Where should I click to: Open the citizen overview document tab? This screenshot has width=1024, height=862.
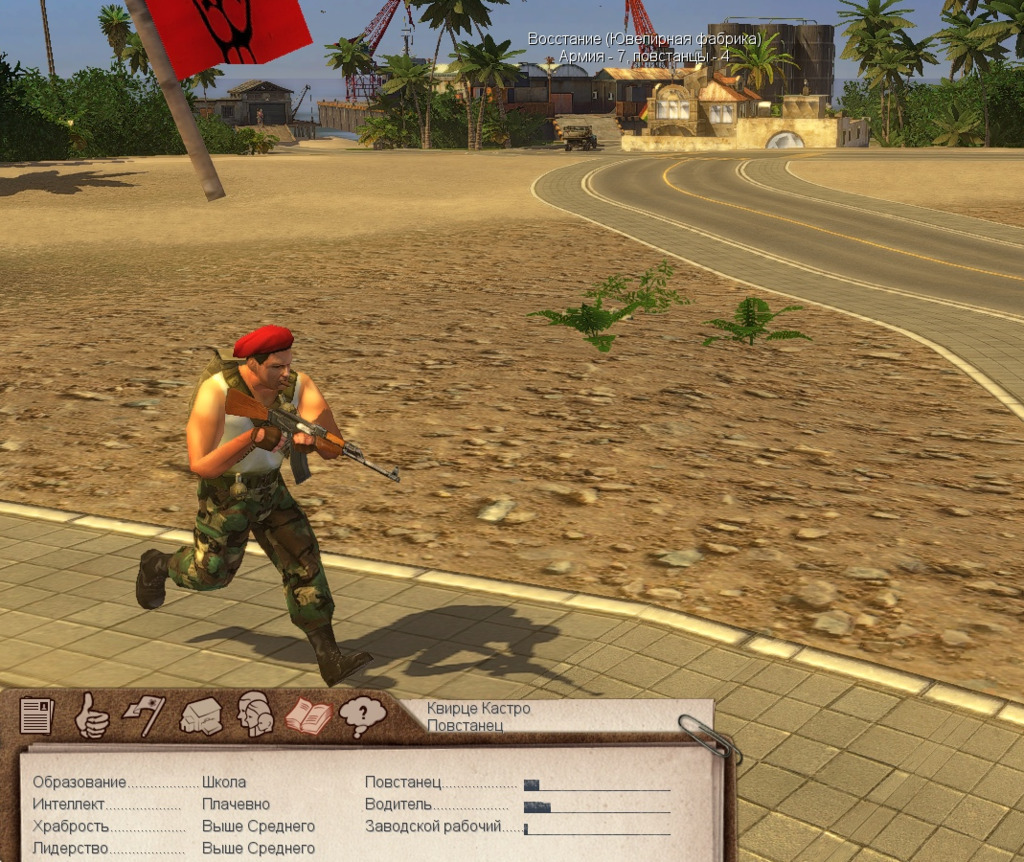coord(37,715)
